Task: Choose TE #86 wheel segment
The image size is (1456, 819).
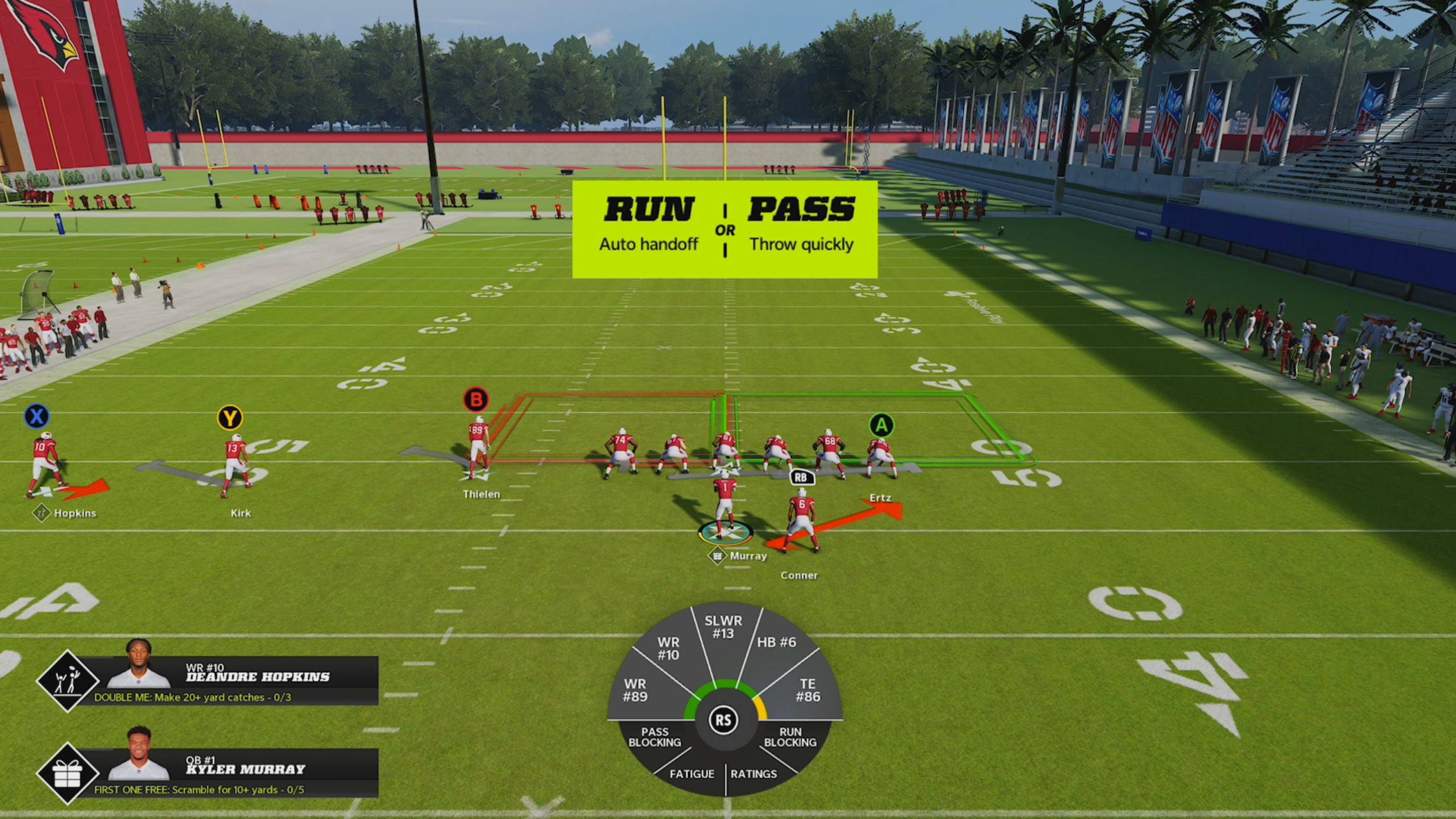Action: 808,690
